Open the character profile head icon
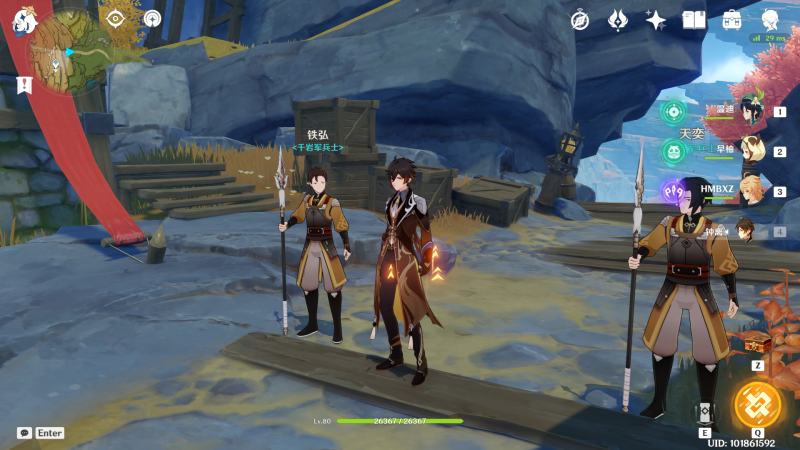800x450 pixels. [771, 20]
